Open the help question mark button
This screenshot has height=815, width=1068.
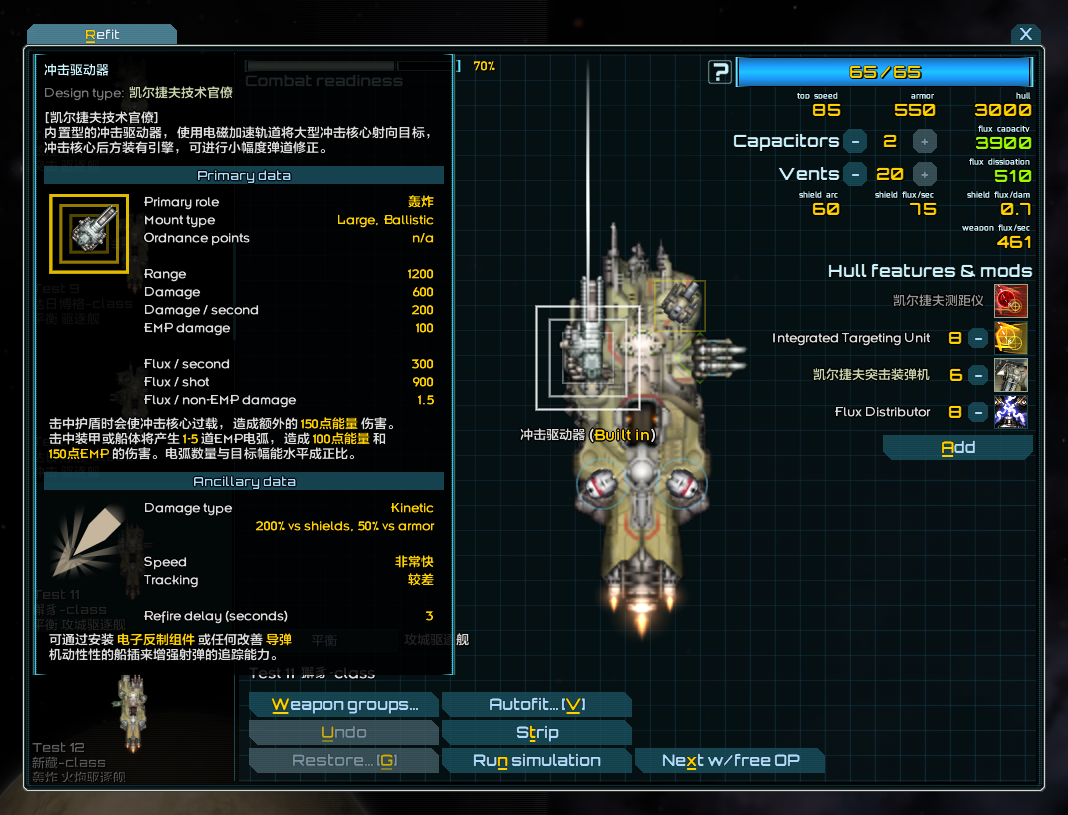[720, 72]
